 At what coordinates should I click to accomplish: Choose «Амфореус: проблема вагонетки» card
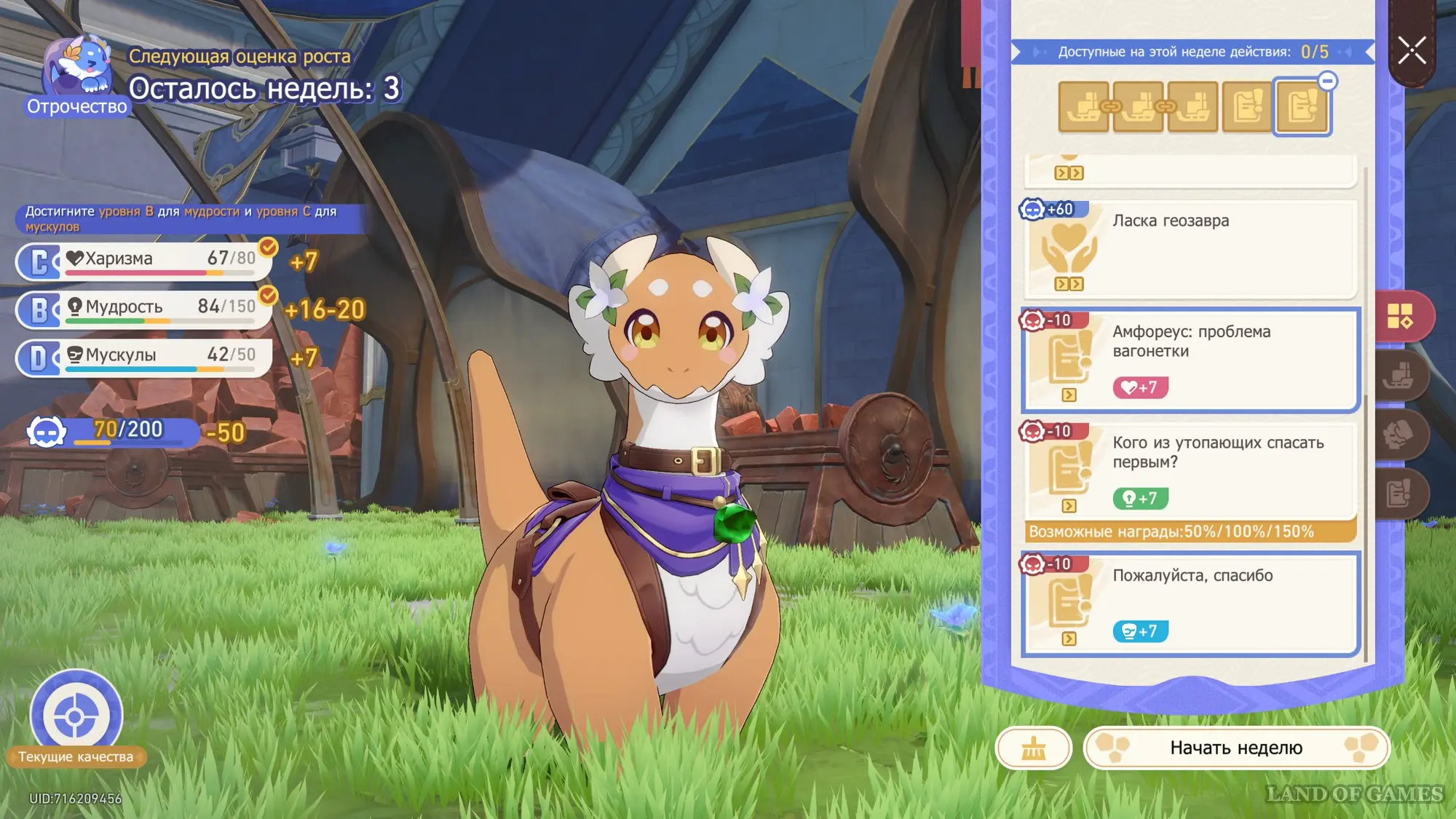click(x=1190, y=360)
